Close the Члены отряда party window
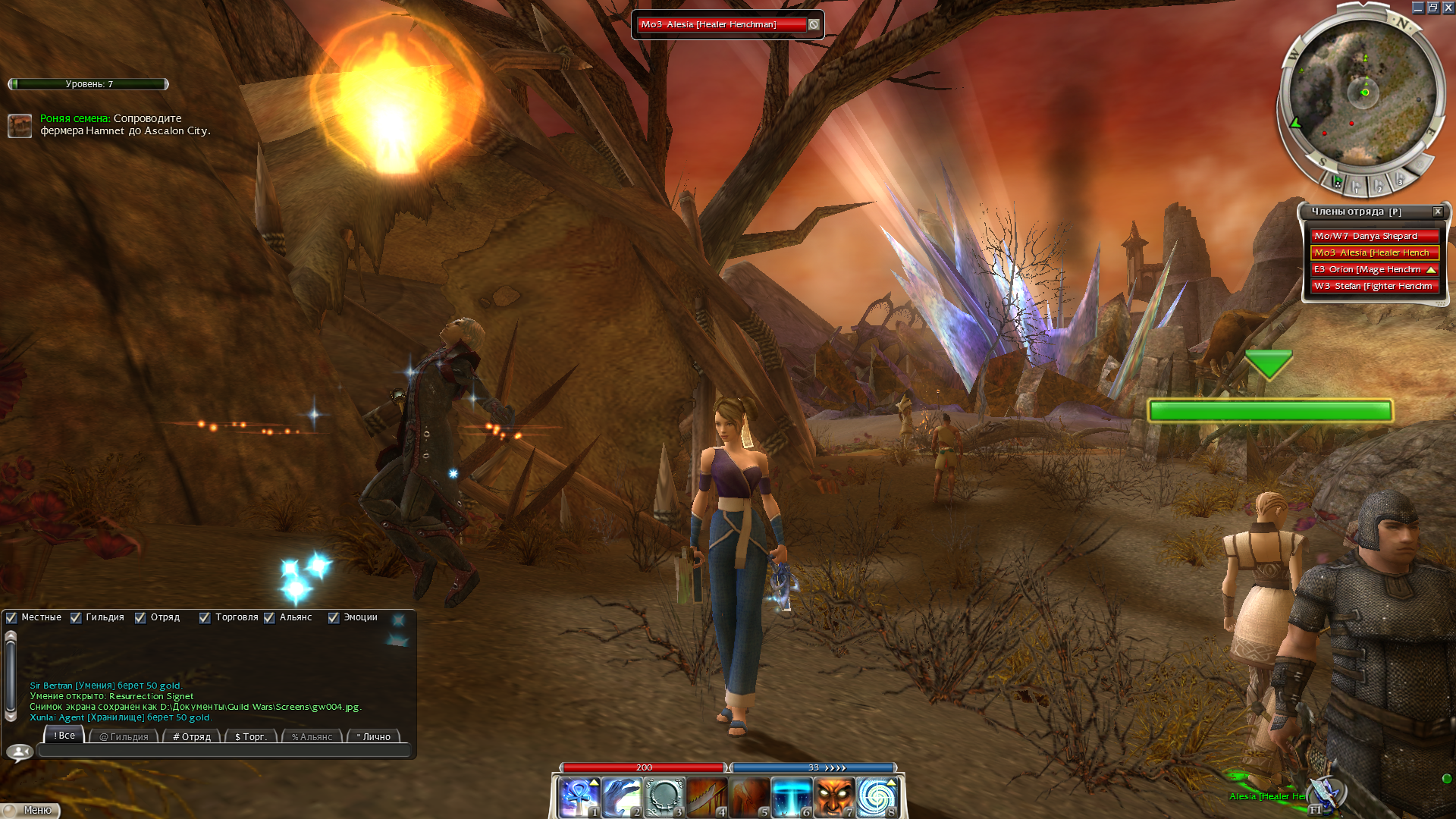The height and width of the screenshot is (819, 1456). pos(1438,212)
